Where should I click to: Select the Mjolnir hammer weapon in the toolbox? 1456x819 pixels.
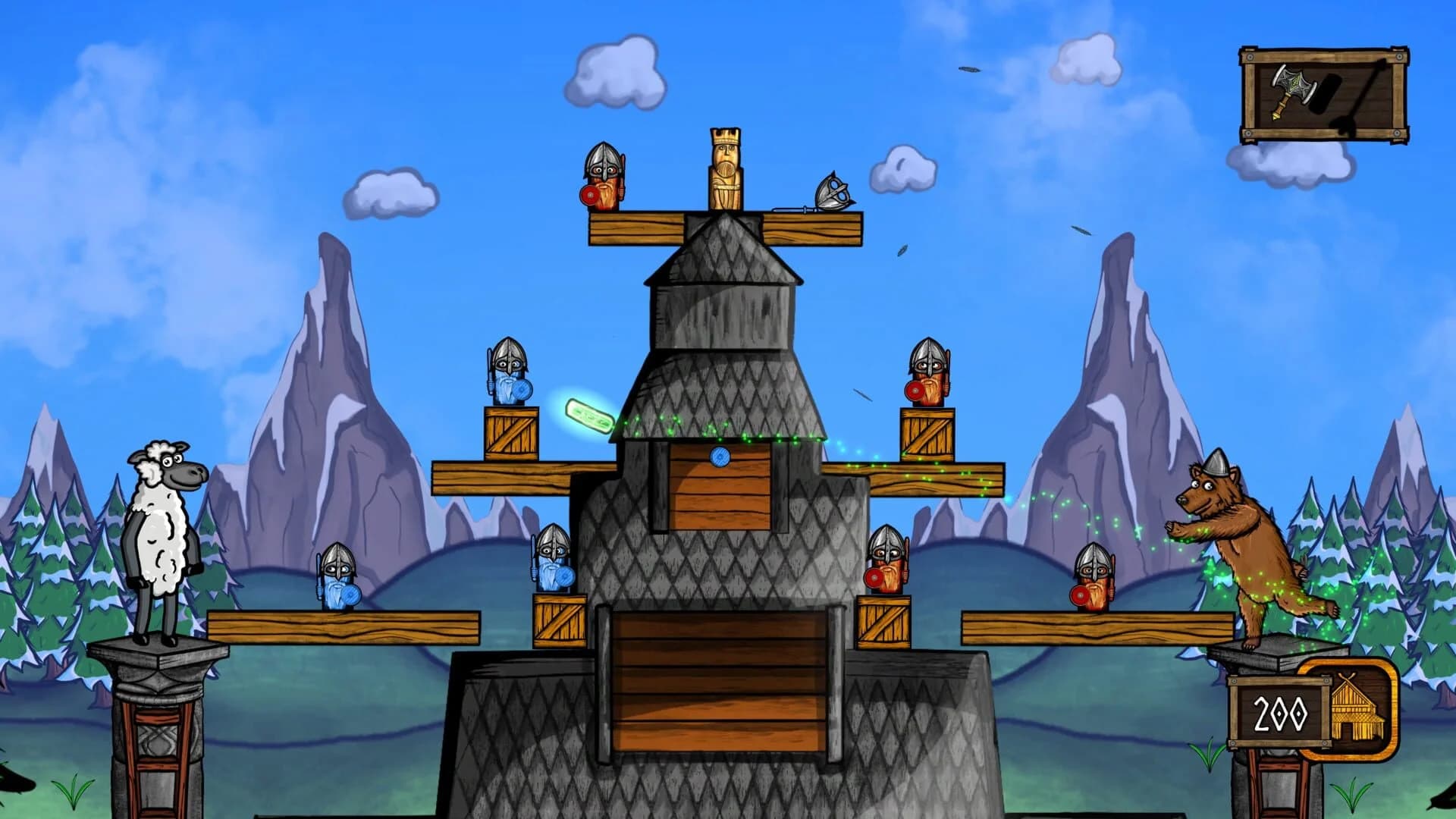pos(1292,86)
